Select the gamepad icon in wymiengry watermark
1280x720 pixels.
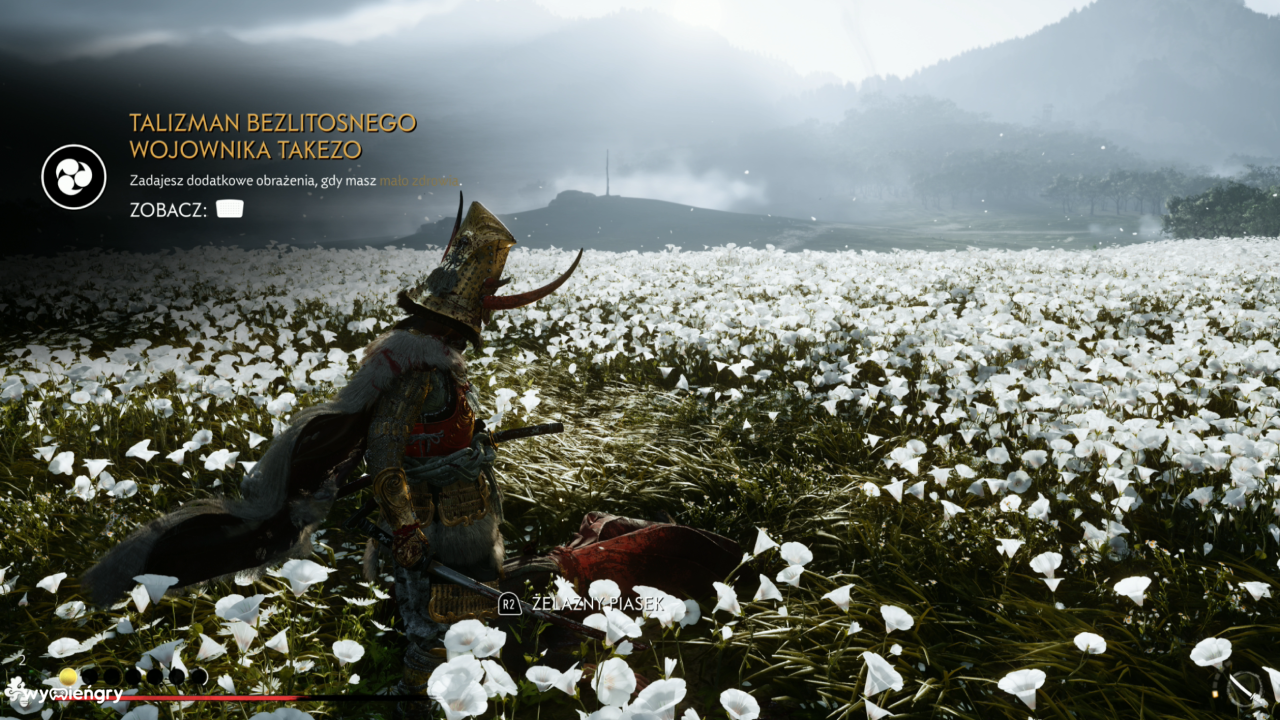tap(57, 695)
